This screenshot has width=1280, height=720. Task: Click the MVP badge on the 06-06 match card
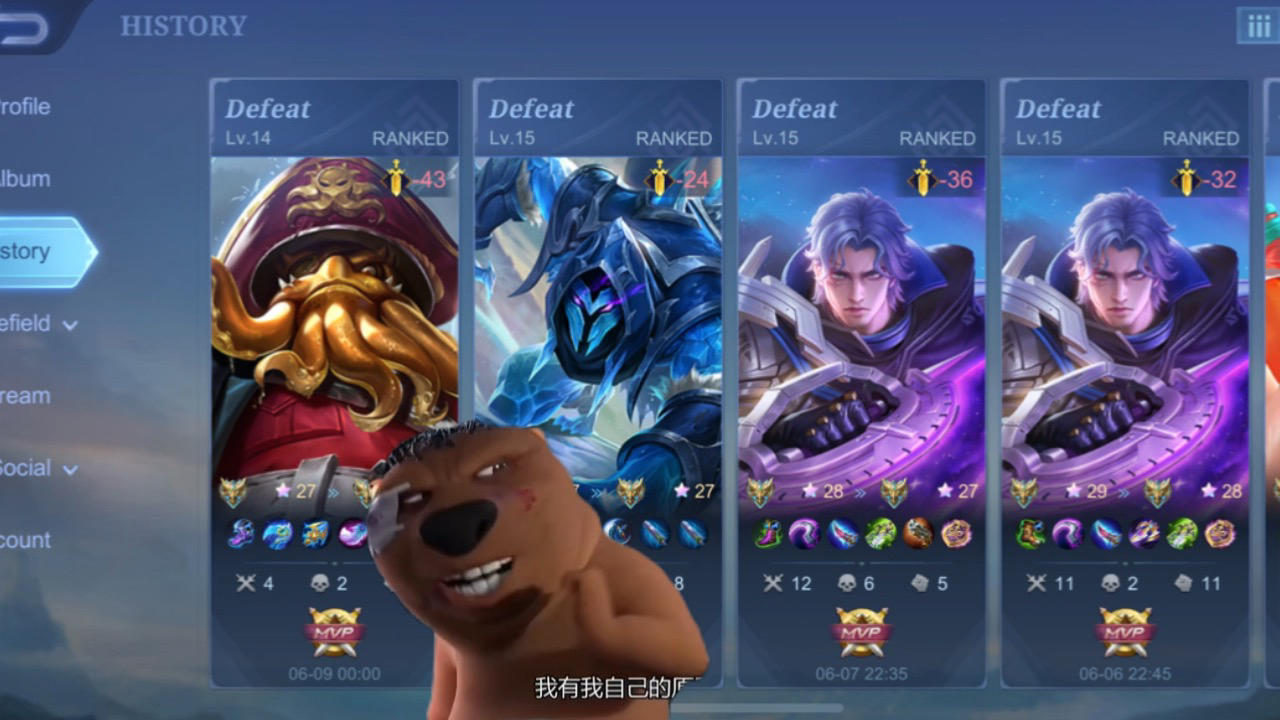[1125, 632]
